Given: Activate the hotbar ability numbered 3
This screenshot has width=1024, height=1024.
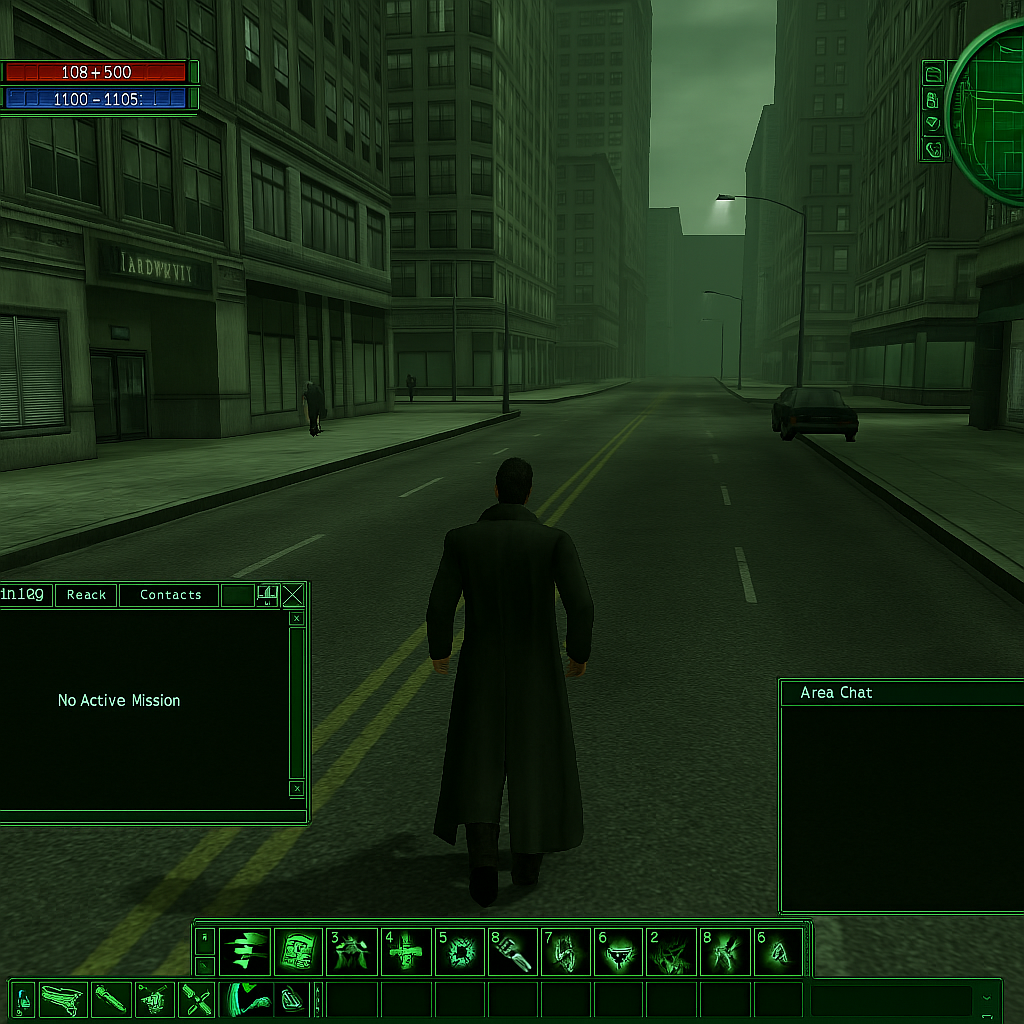Looking at the screenshot, I should click(353, 952).
